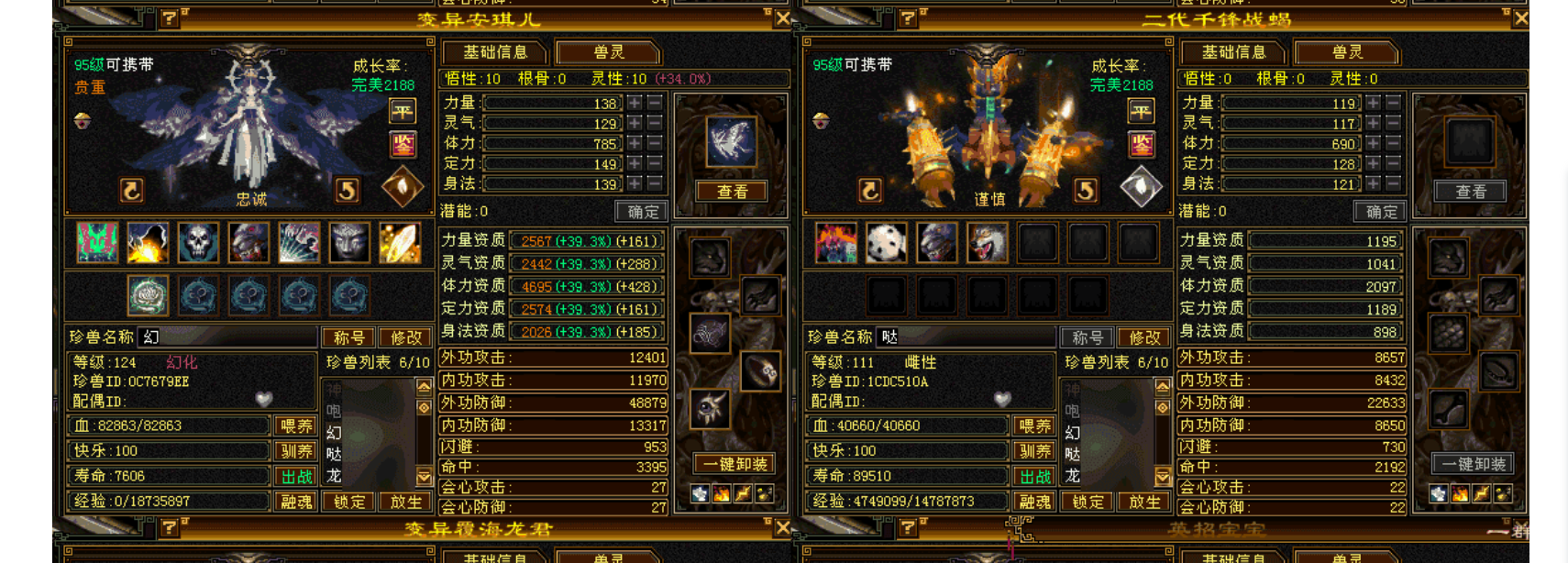Click 修改 next to pet name 幻

click(x=405, y=337)
